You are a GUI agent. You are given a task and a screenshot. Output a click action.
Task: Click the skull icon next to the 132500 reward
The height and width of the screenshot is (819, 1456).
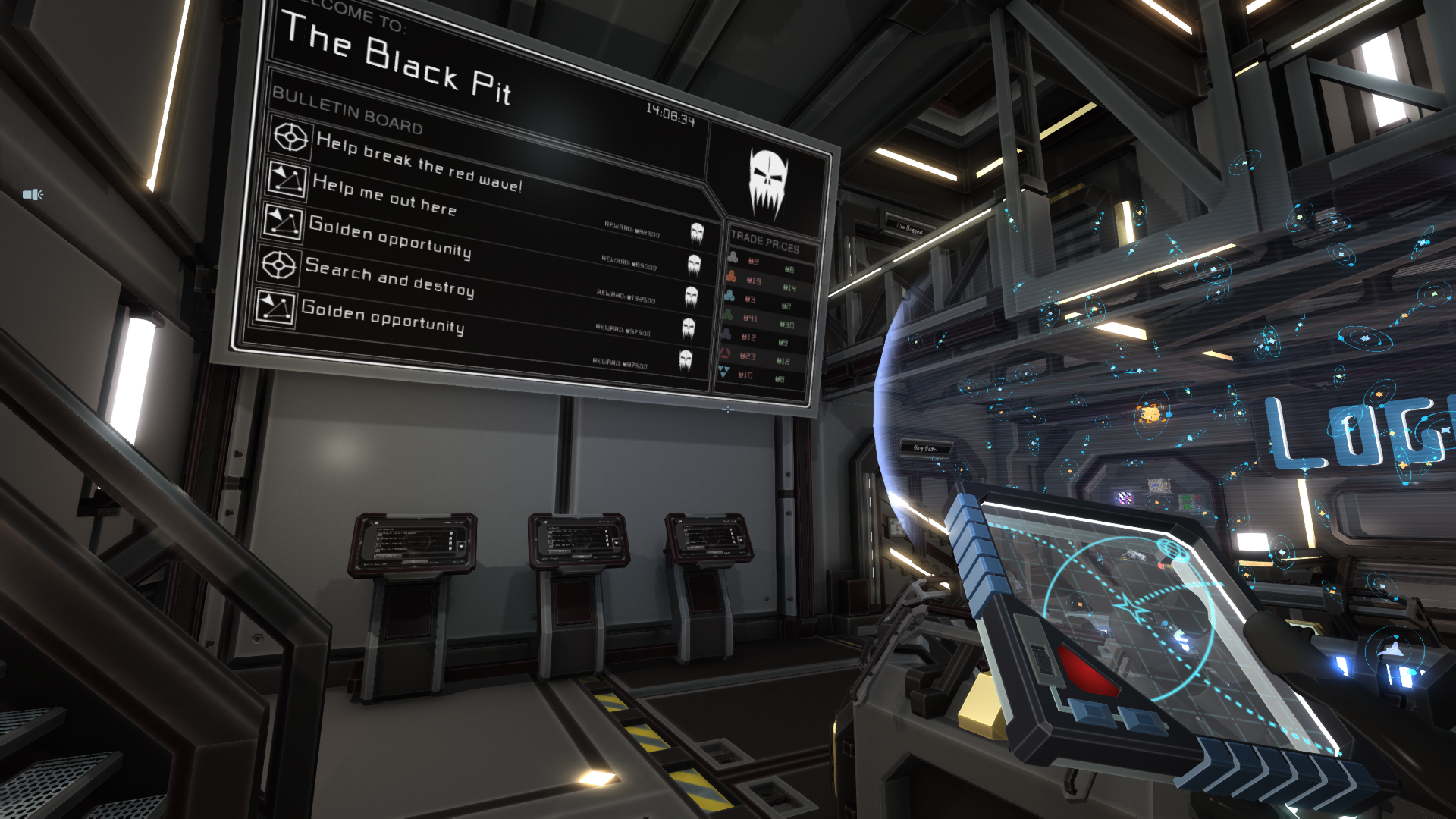[692, 295]
